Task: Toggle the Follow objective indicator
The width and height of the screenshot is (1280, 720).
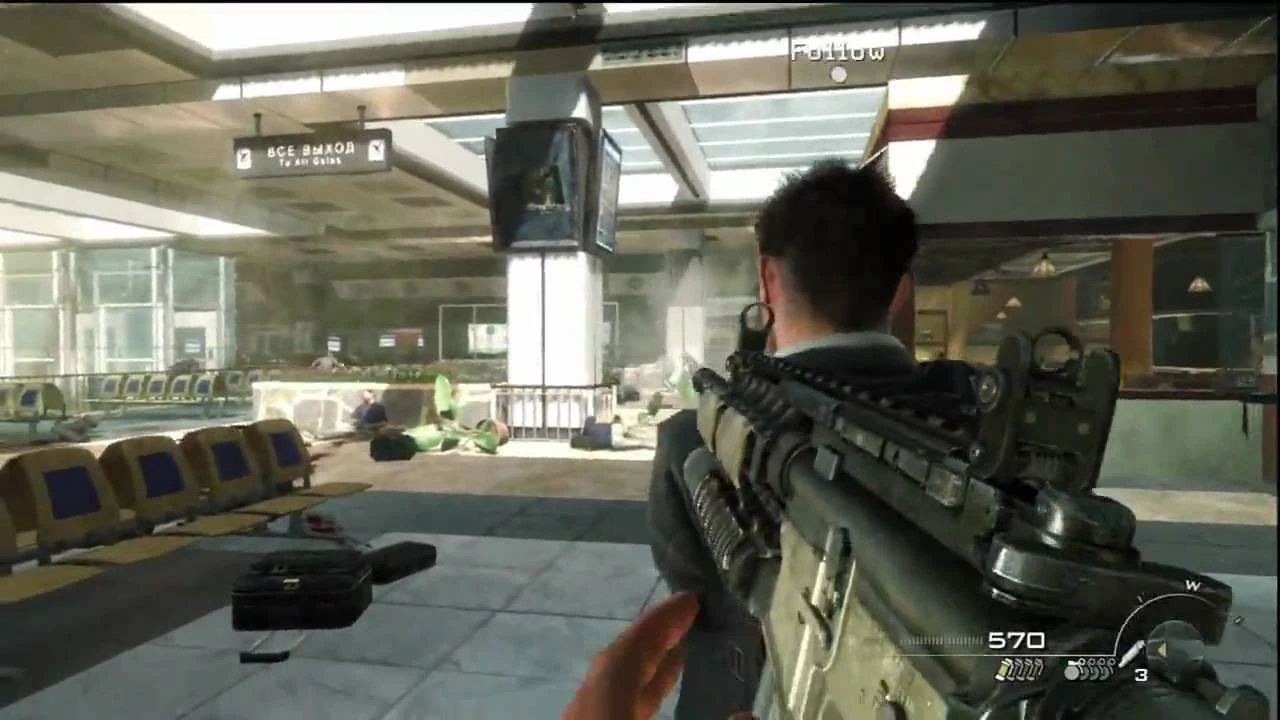Action: [x=837, y=52]
